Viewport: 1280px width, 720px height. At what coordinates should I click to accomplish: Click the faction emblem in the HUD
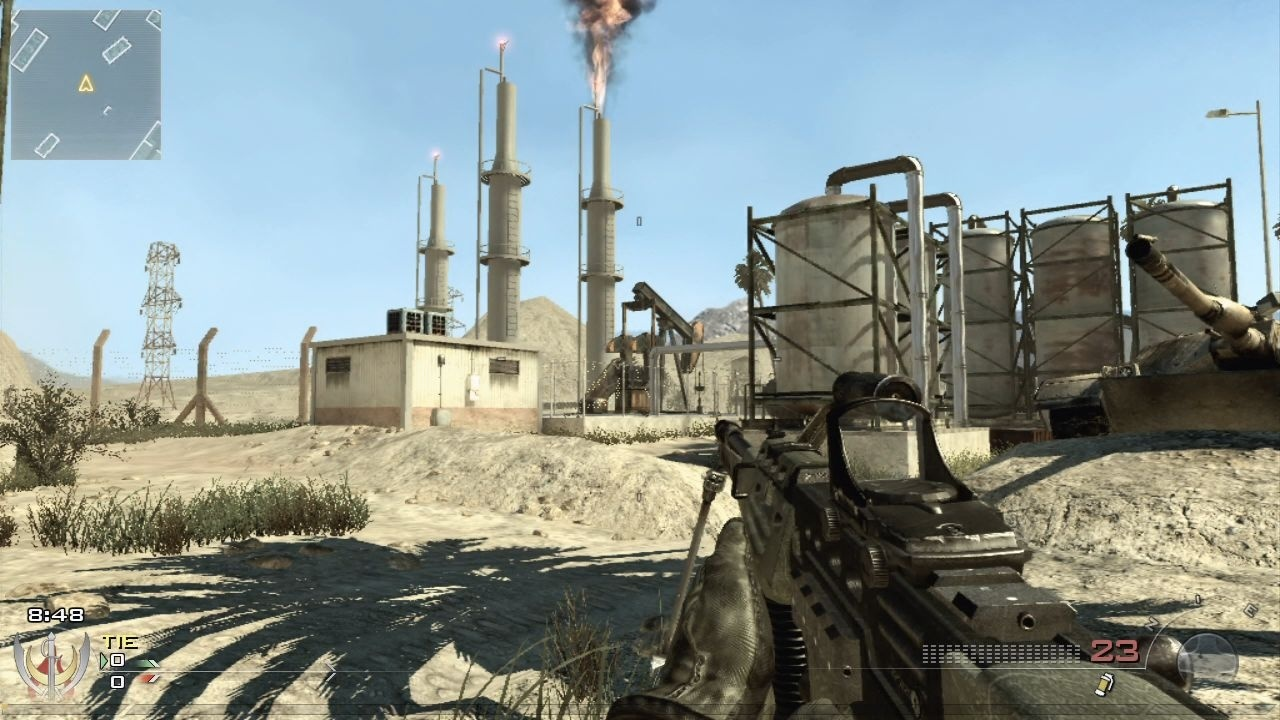[x=50, y=667]
